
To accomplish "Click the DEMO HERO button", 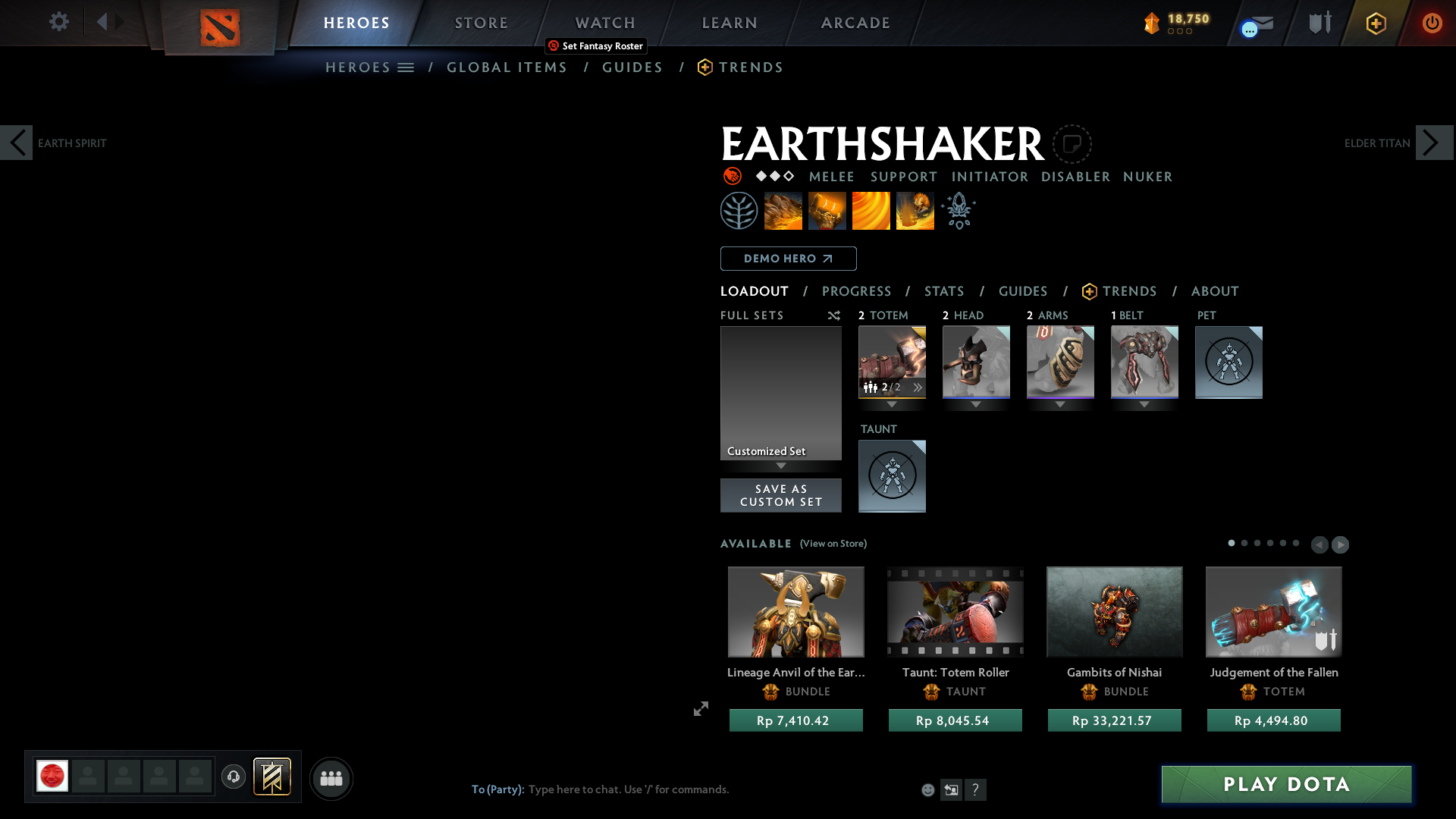I will 787,259.
